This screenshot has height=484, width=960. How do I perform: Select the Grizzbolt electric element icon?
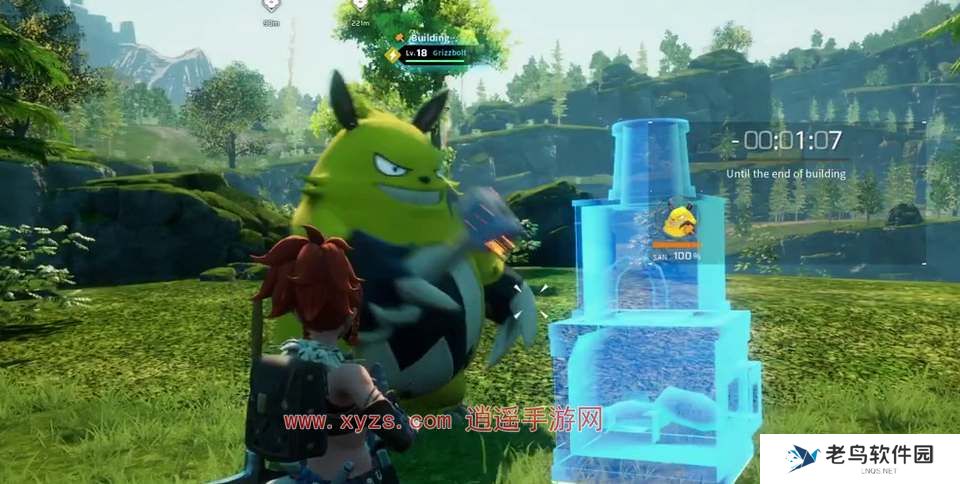coord(393,54)
